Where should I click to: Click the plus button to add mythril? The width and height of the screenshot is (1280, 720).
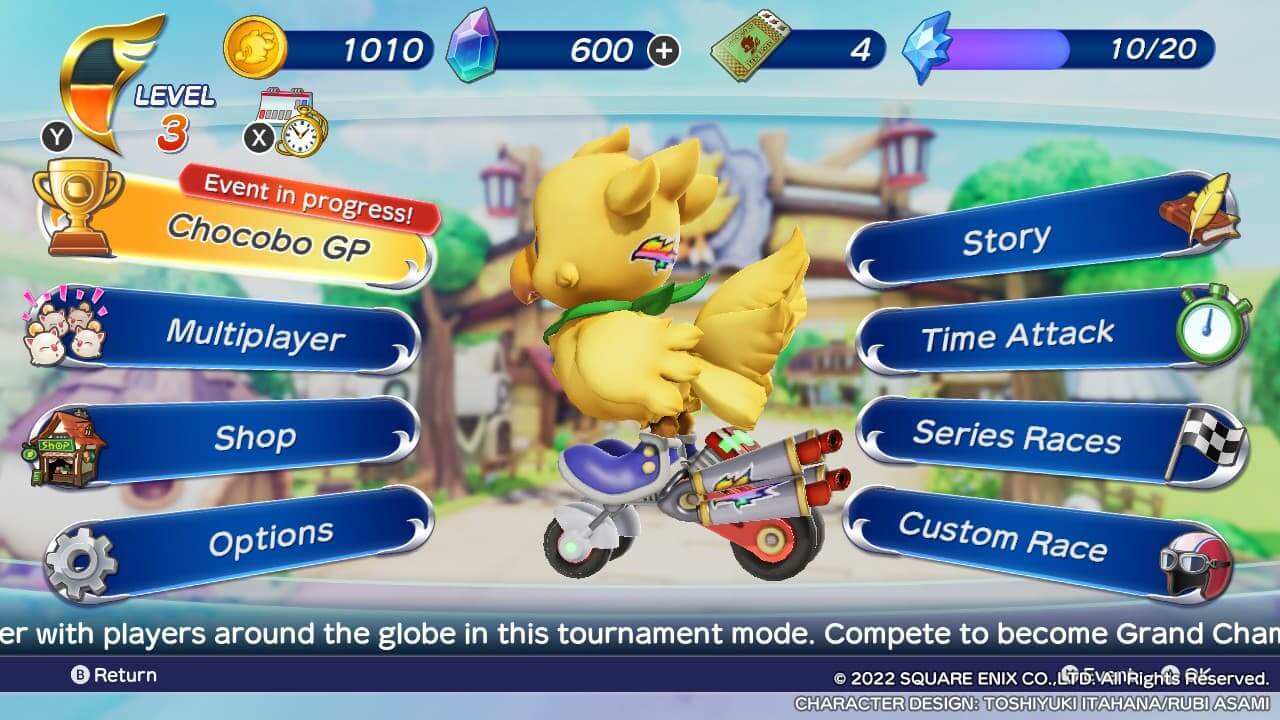click(664, 50)
